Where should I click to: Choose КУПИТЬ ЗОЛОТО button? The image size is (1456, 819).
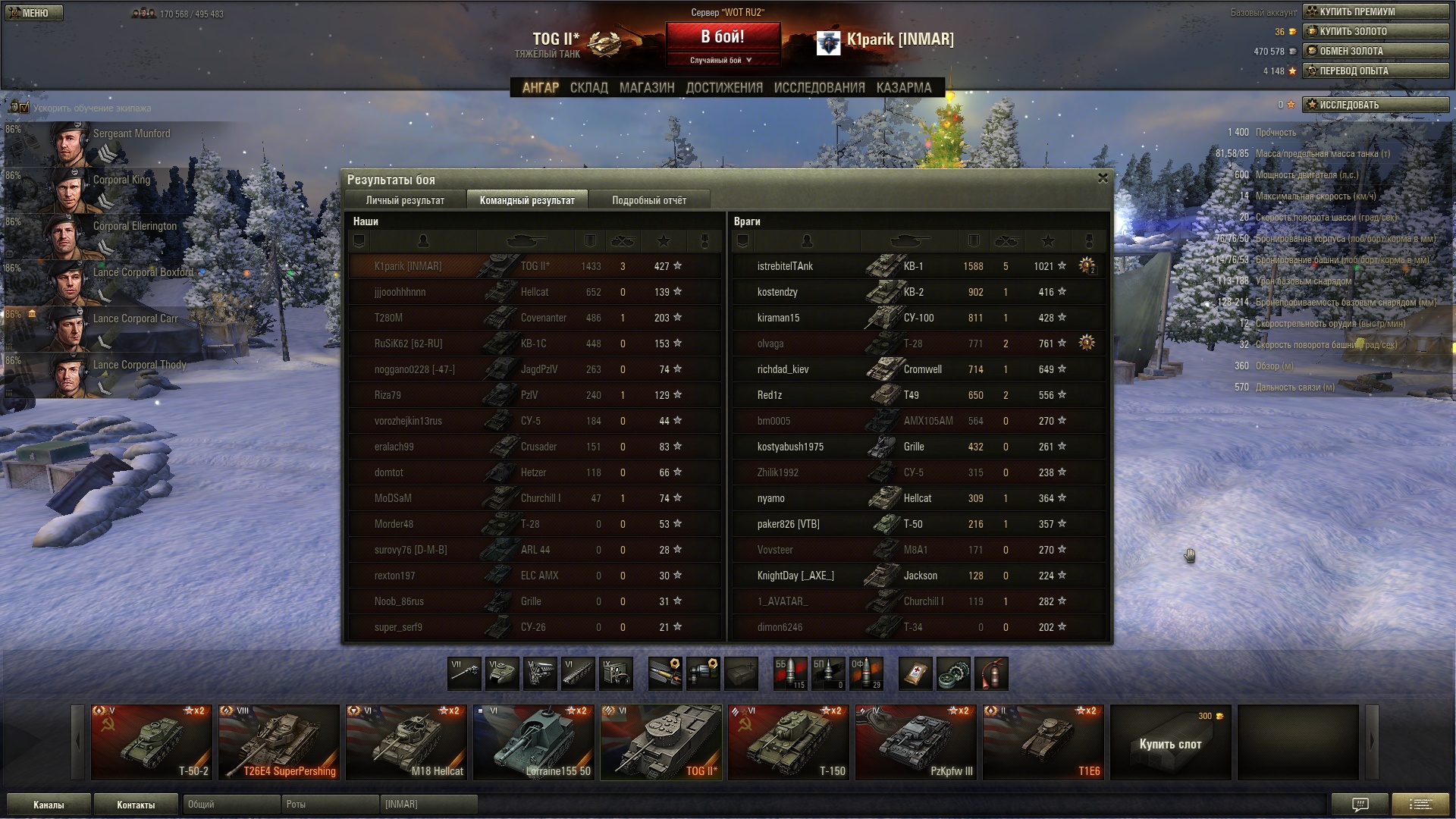(x=1375, y=31)
